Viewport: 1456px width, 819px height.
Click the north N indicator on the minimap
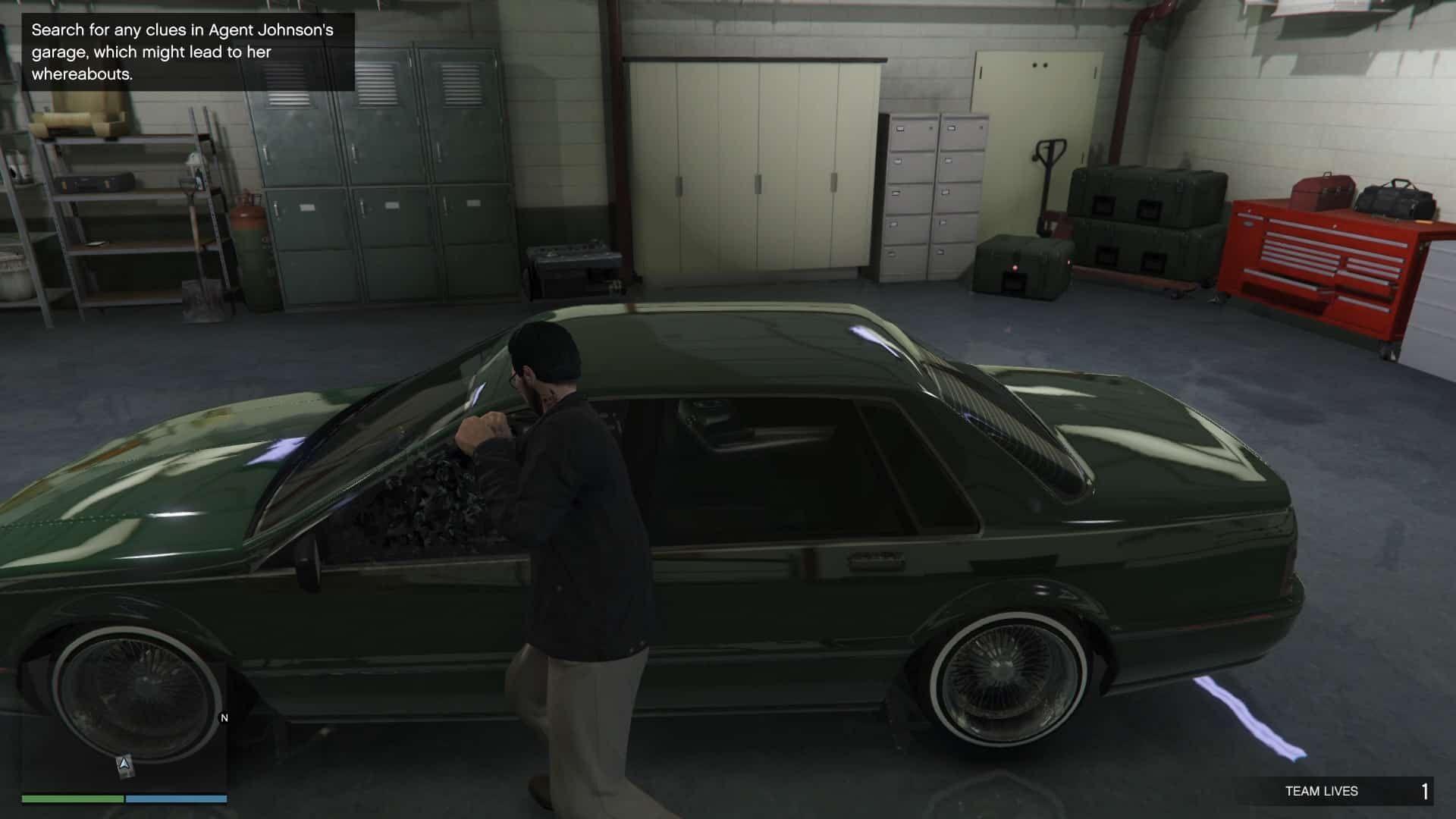[x=224, y=717]
